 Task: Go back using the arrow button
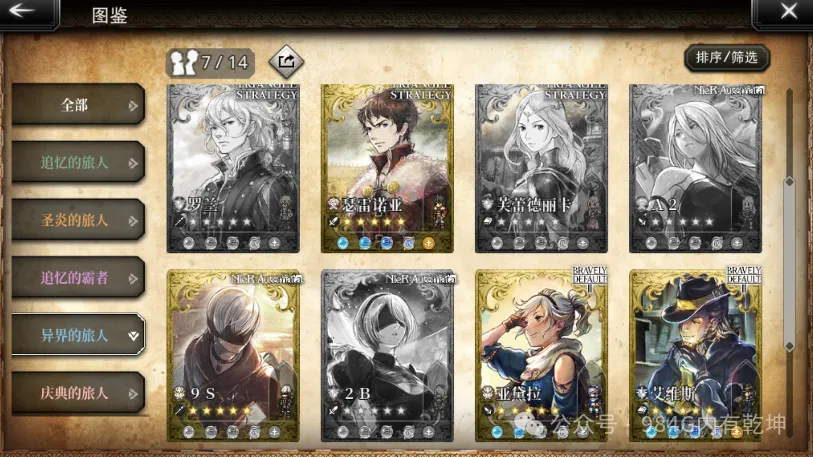26,13
